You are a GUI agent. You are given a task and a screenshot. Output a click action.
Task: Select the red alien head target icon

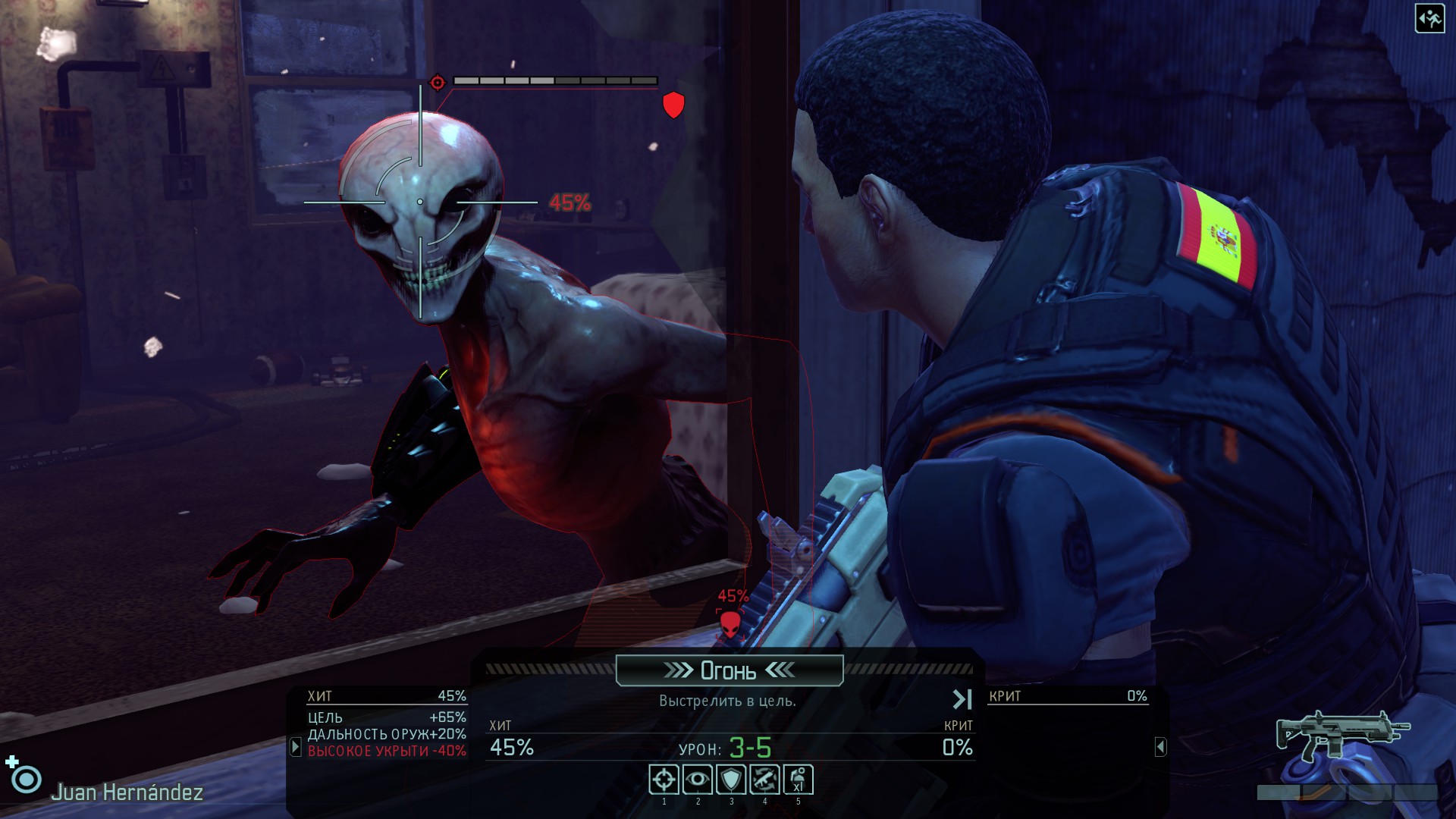(730, 624)
